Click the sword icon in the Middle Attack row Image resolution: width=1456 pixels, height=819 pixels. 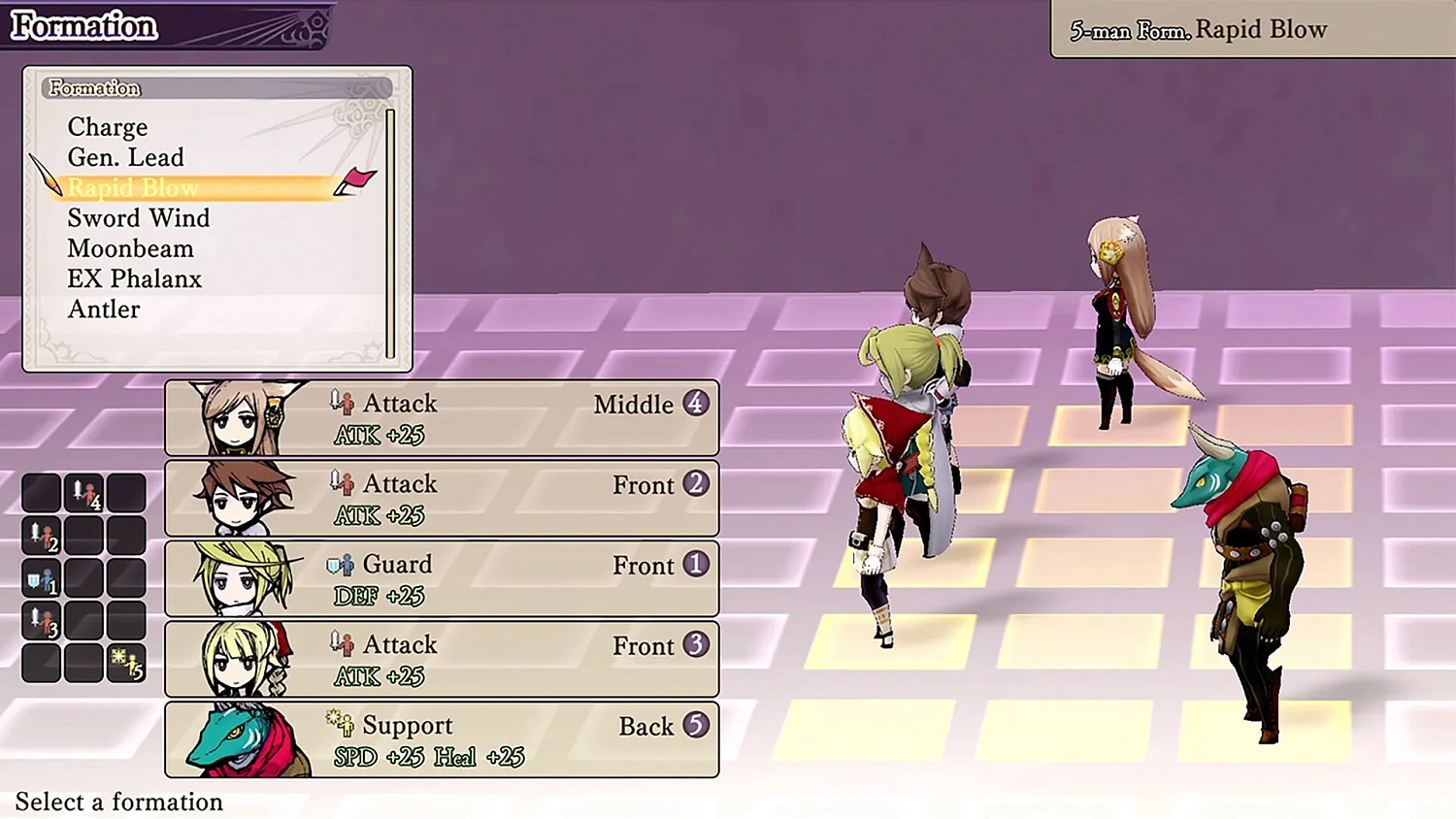point(340,401)
